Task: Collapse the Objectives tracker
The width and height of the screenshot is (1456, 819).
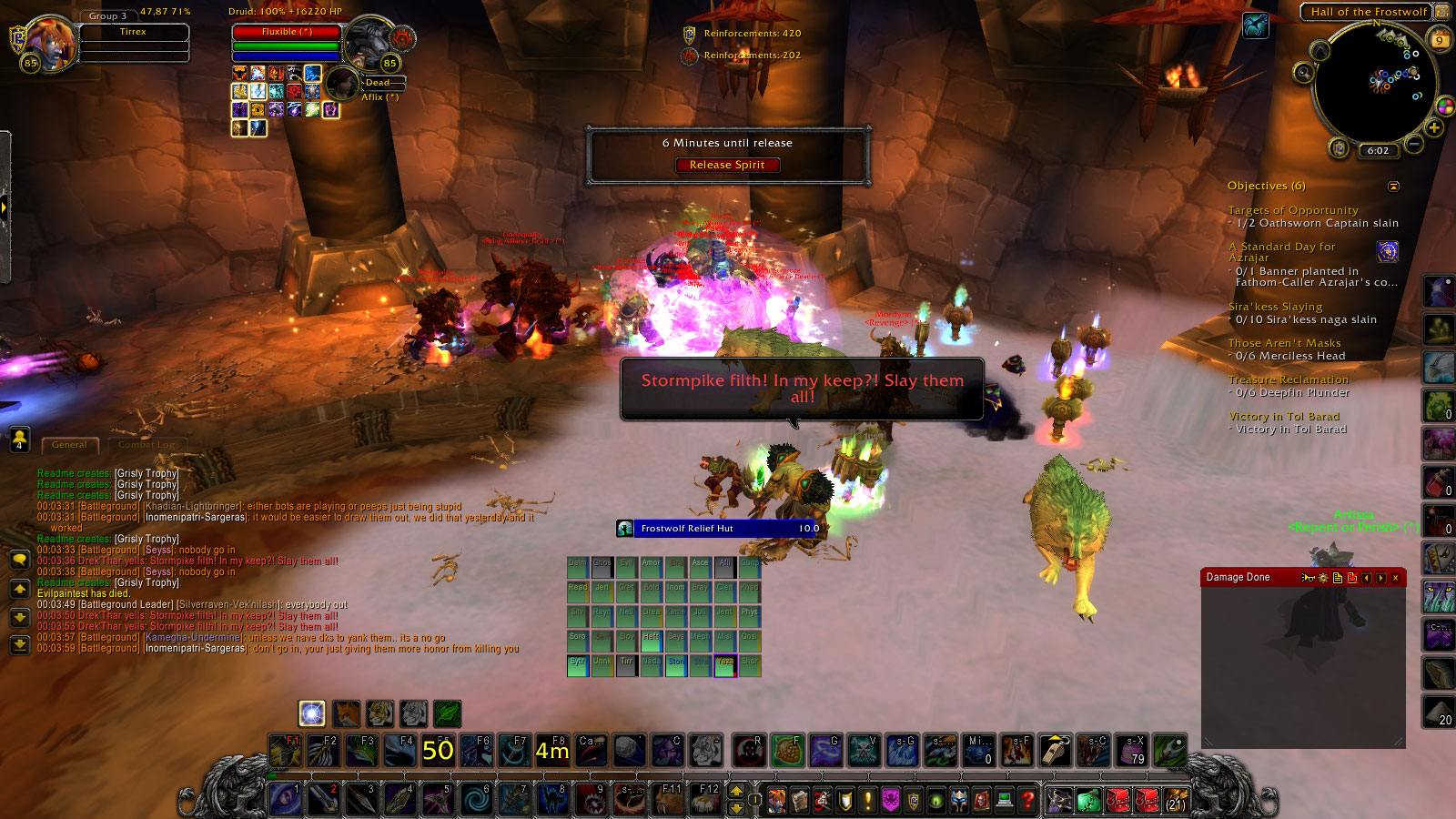Action: point(1393,187)
